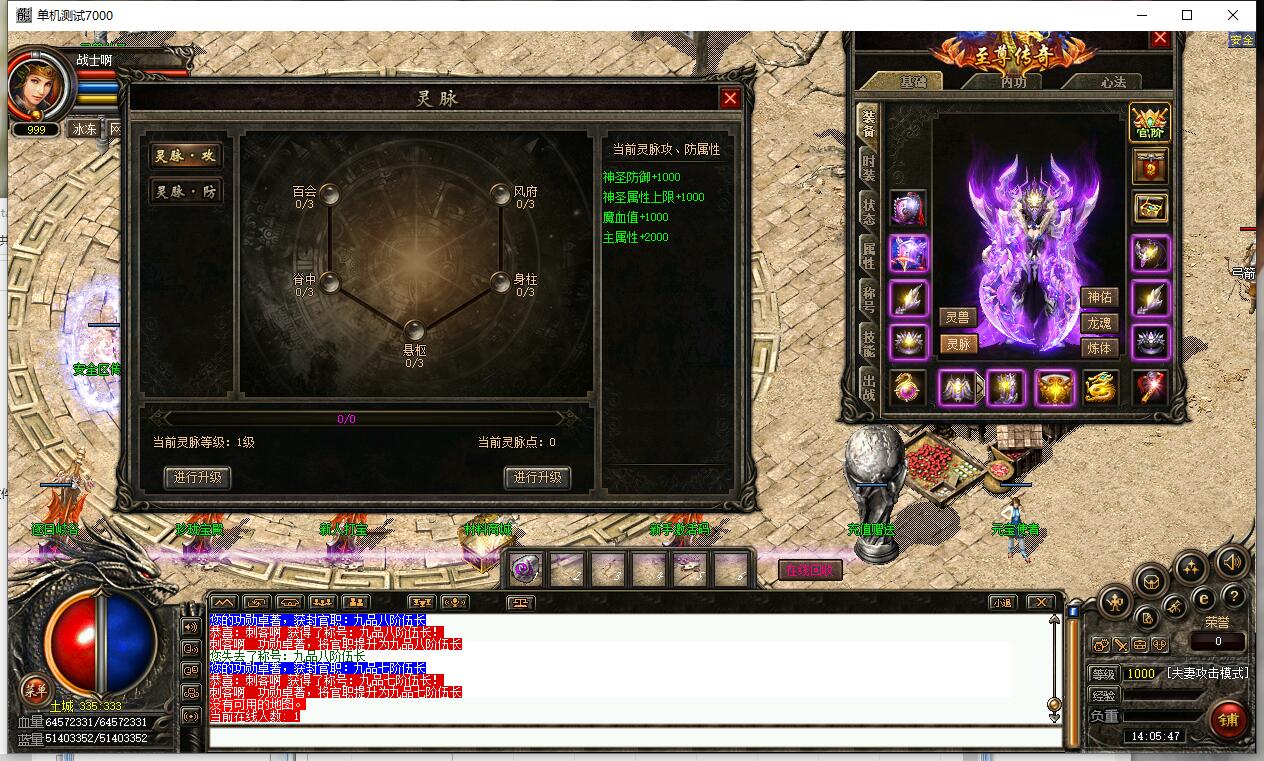Click the chat text input field
Screen dimensions: 1264x761
pos(634,738)
